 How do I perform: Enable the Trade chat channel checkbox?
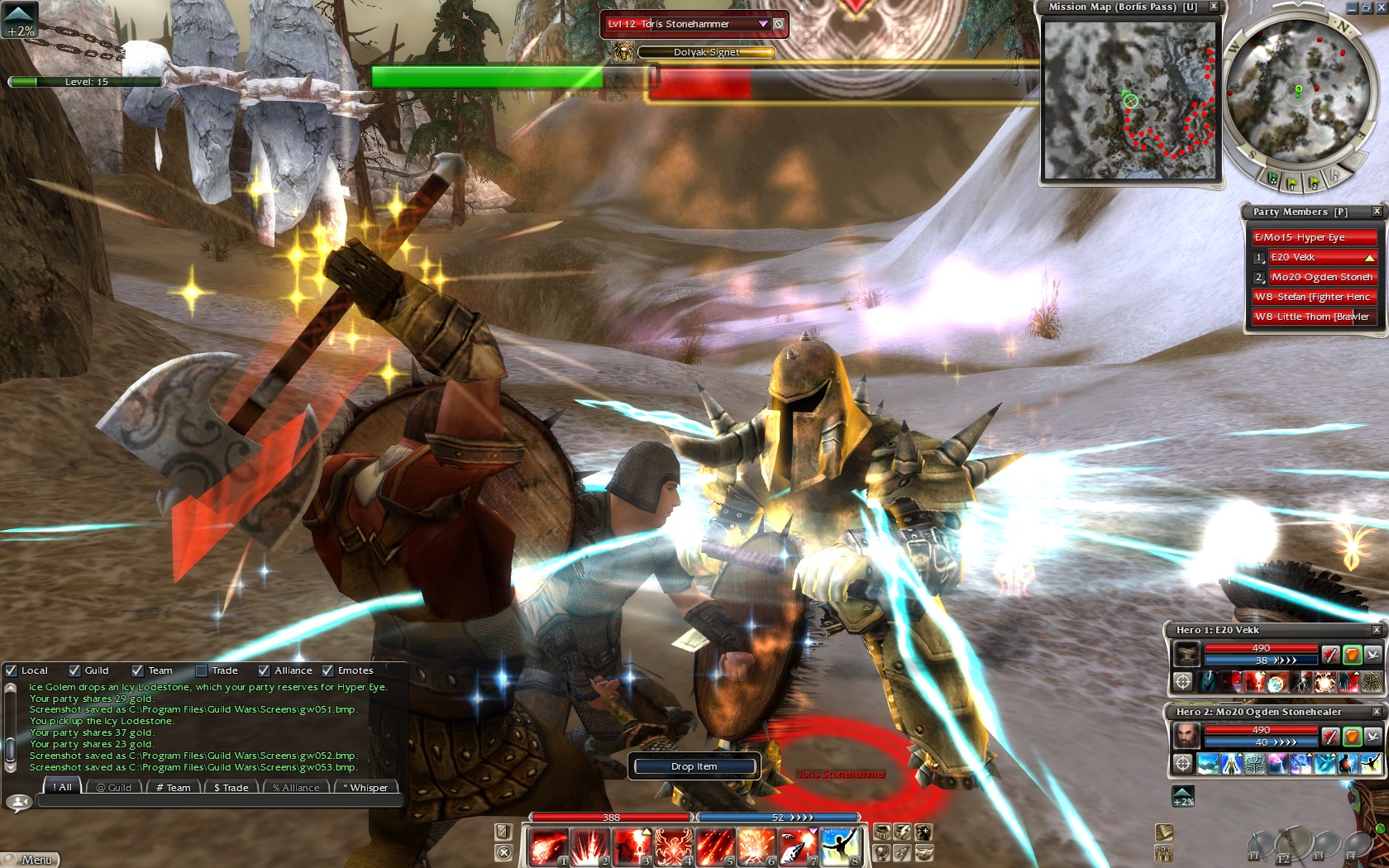click(x=201, y=670)
